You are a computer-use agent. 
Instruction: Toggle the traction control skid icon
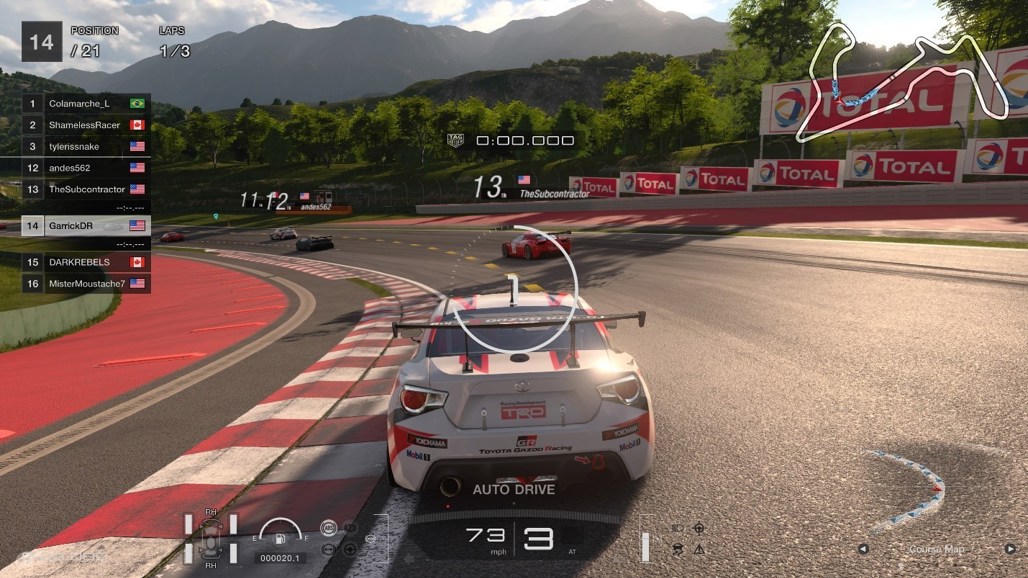677,549
